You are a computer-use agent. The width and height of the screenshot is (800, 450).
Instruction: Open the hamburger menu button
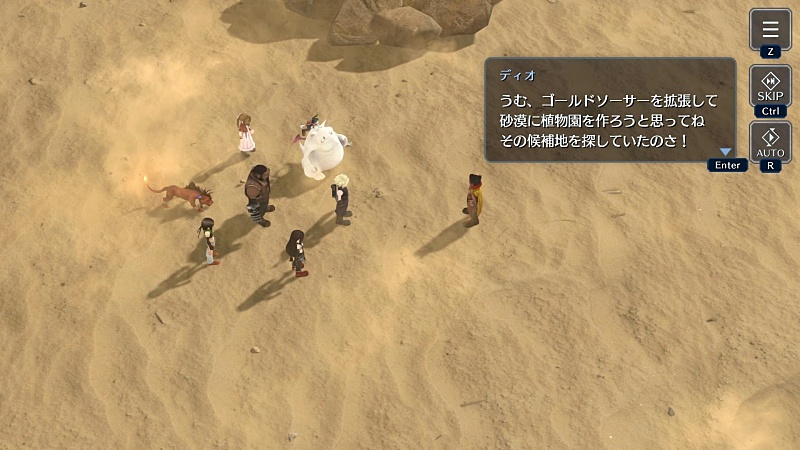770,29
